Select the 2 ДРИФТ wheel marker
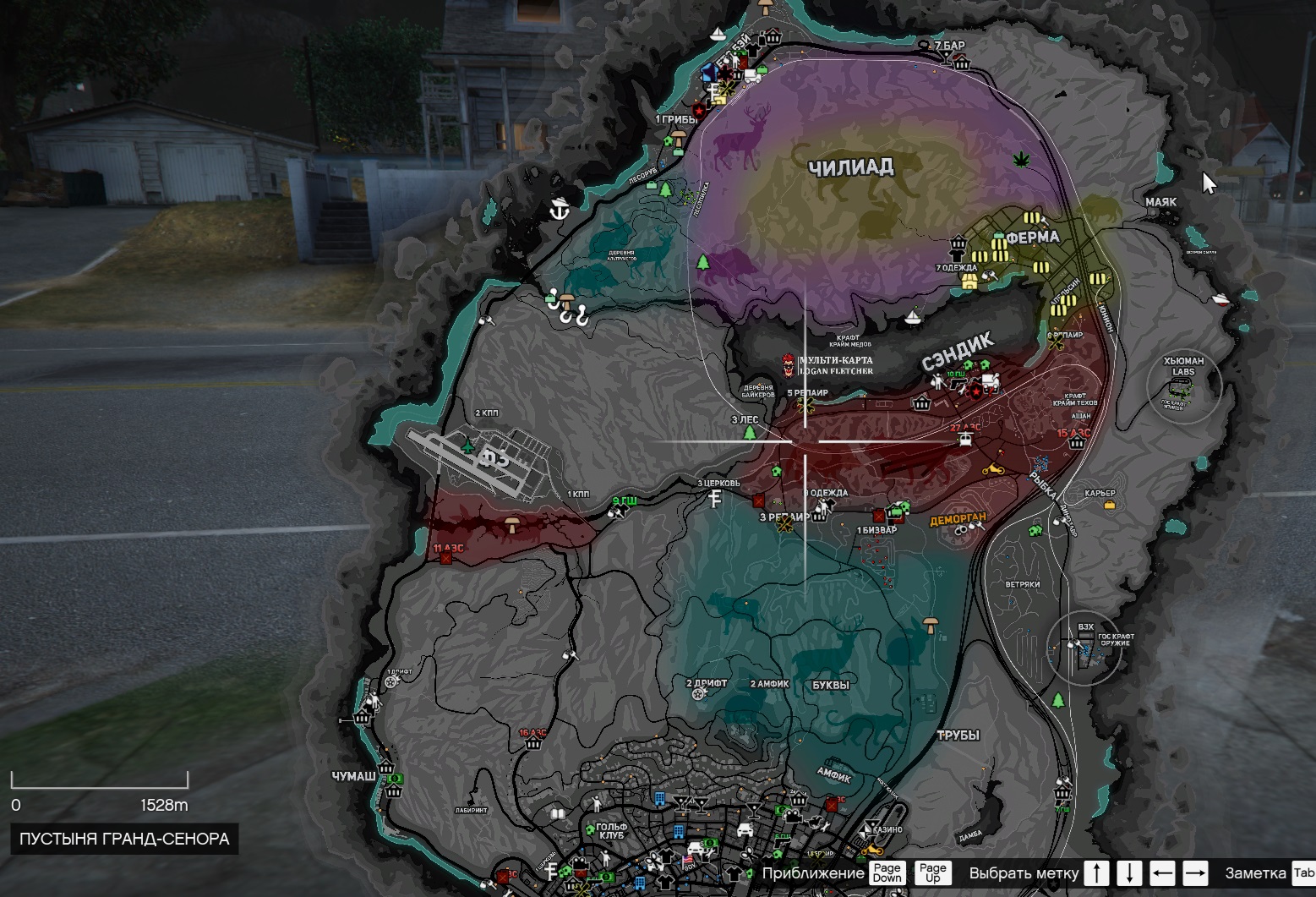This screenshot has height=897, width=1316. [x=698, y=694]
